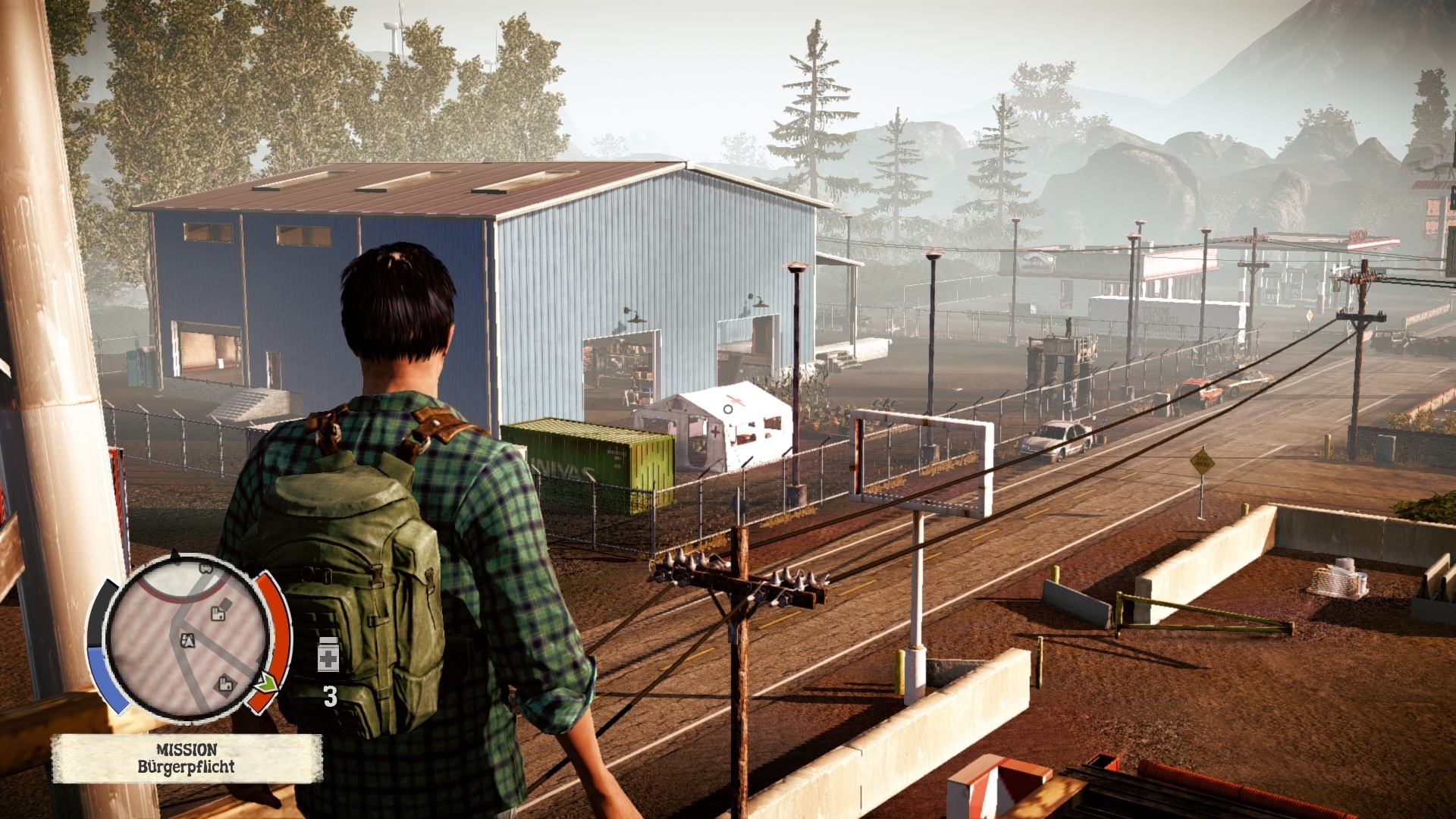Click the upper building icon on the minimap
Image resolution: width=1456 pixels, height=819 pixels.
(217, 614)
